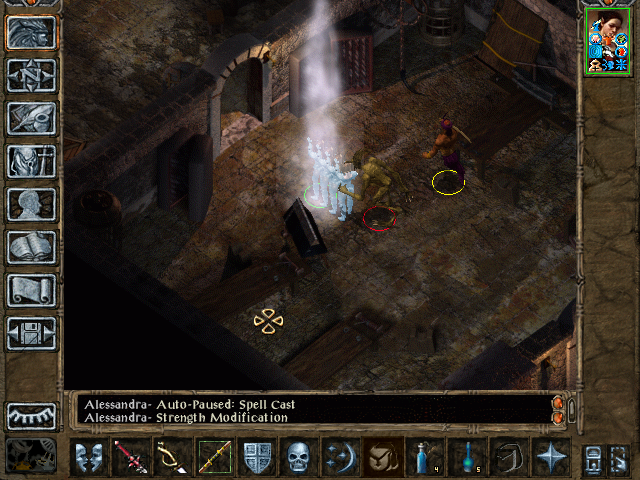Image resolution: width=640 pixels, height=480 pixels.
Task: Use the dark flask with count 5
Action: (467, 457)
